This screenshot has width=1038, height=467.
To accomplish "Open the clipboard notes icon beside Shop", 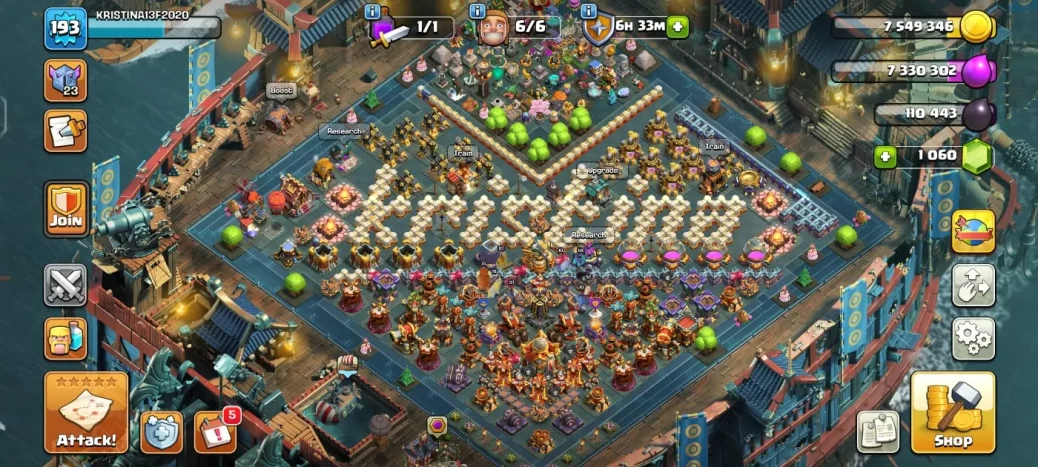I will click(877, 430).
